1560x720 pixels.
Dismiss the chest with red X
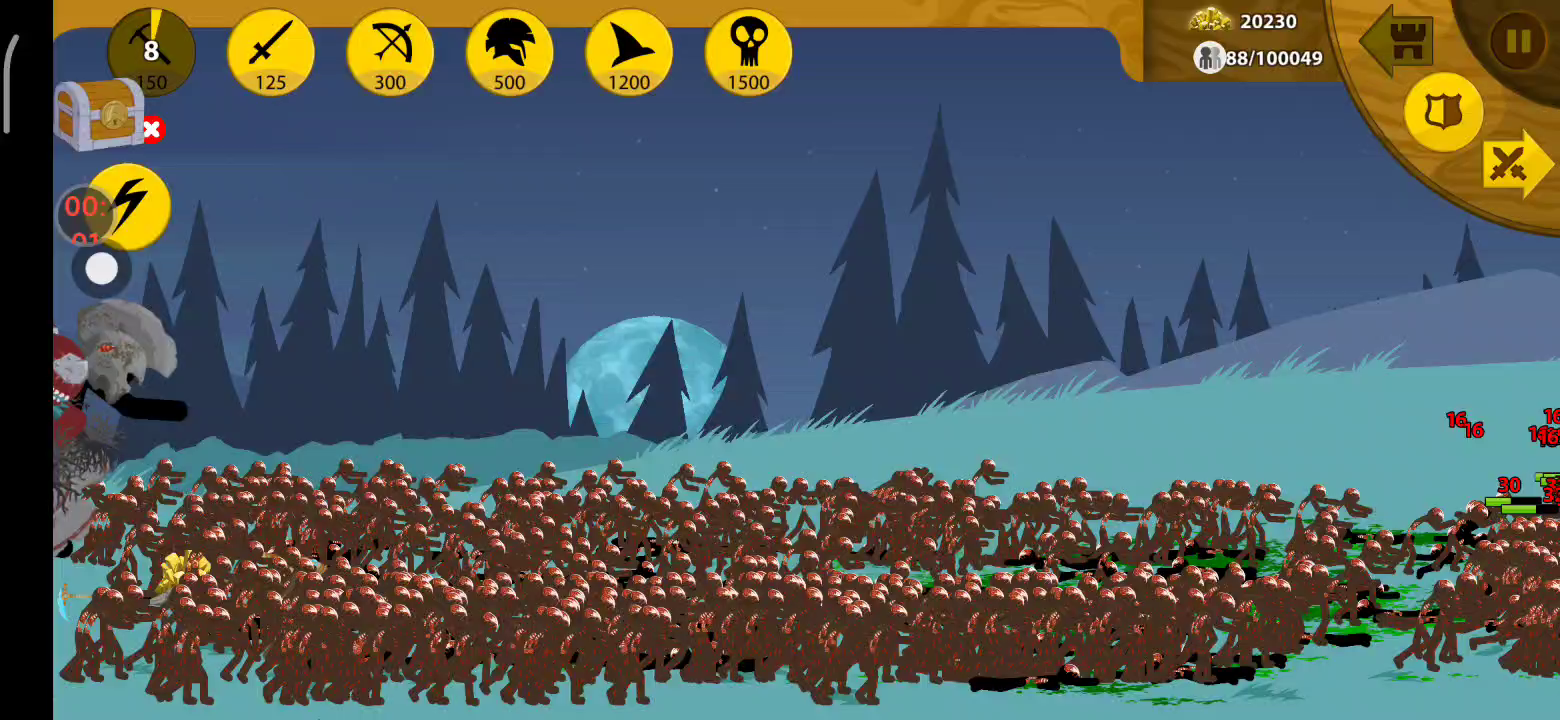pyautogui.click(x=152, y=129)
